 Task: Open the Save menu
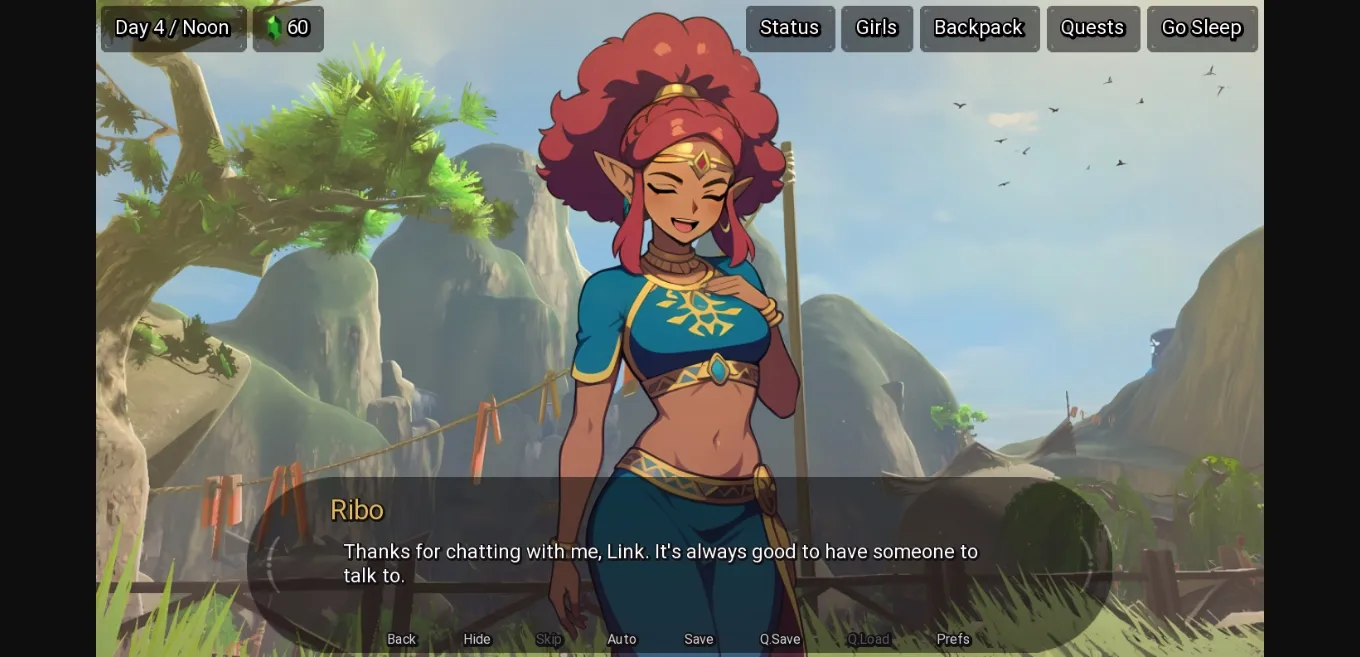click(698, 639)
